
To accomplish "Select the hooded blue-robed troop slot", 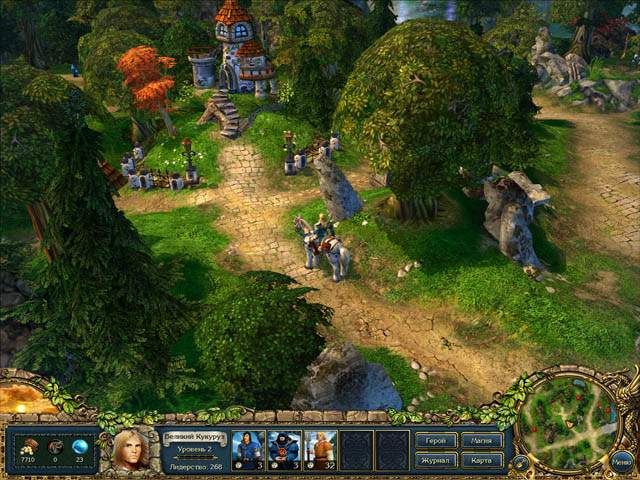I will [284, 450].
